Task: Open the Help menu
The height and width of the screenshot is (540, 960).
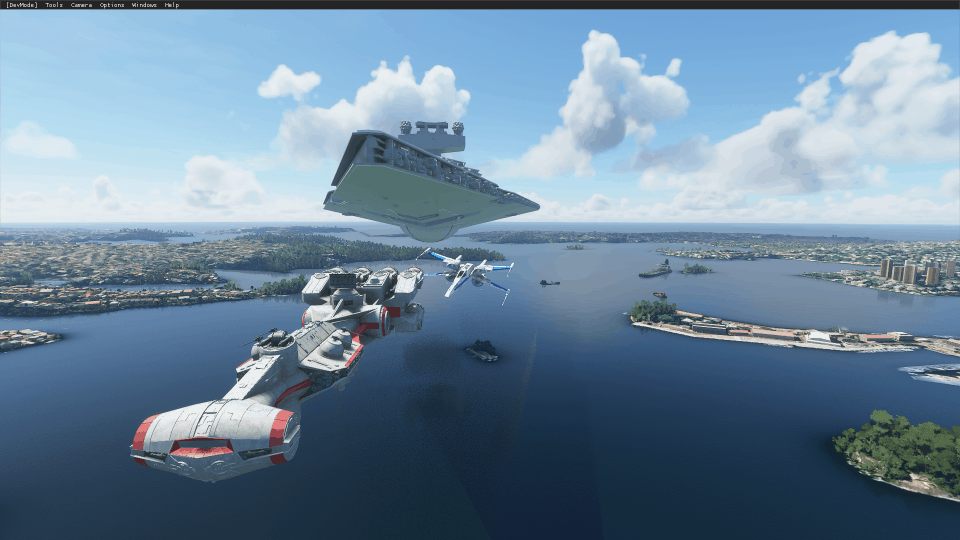Action: click(x=172, y=5)
